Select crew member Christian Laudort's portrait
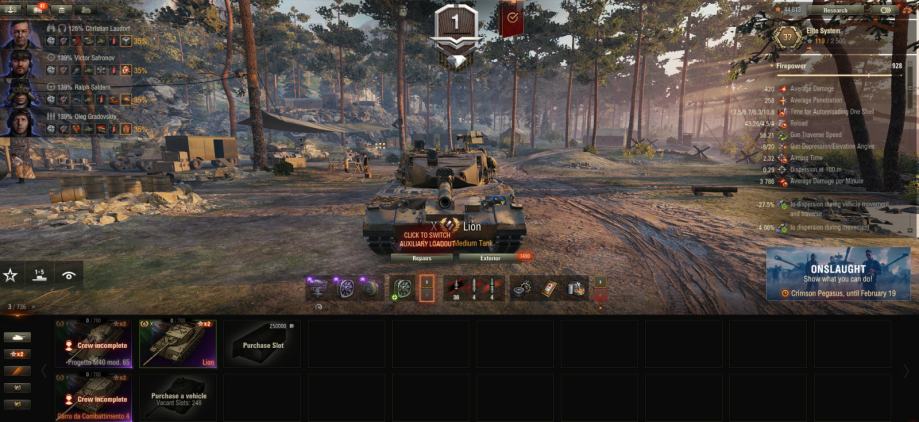Screen dimensions: 919x422 [19, 35]
